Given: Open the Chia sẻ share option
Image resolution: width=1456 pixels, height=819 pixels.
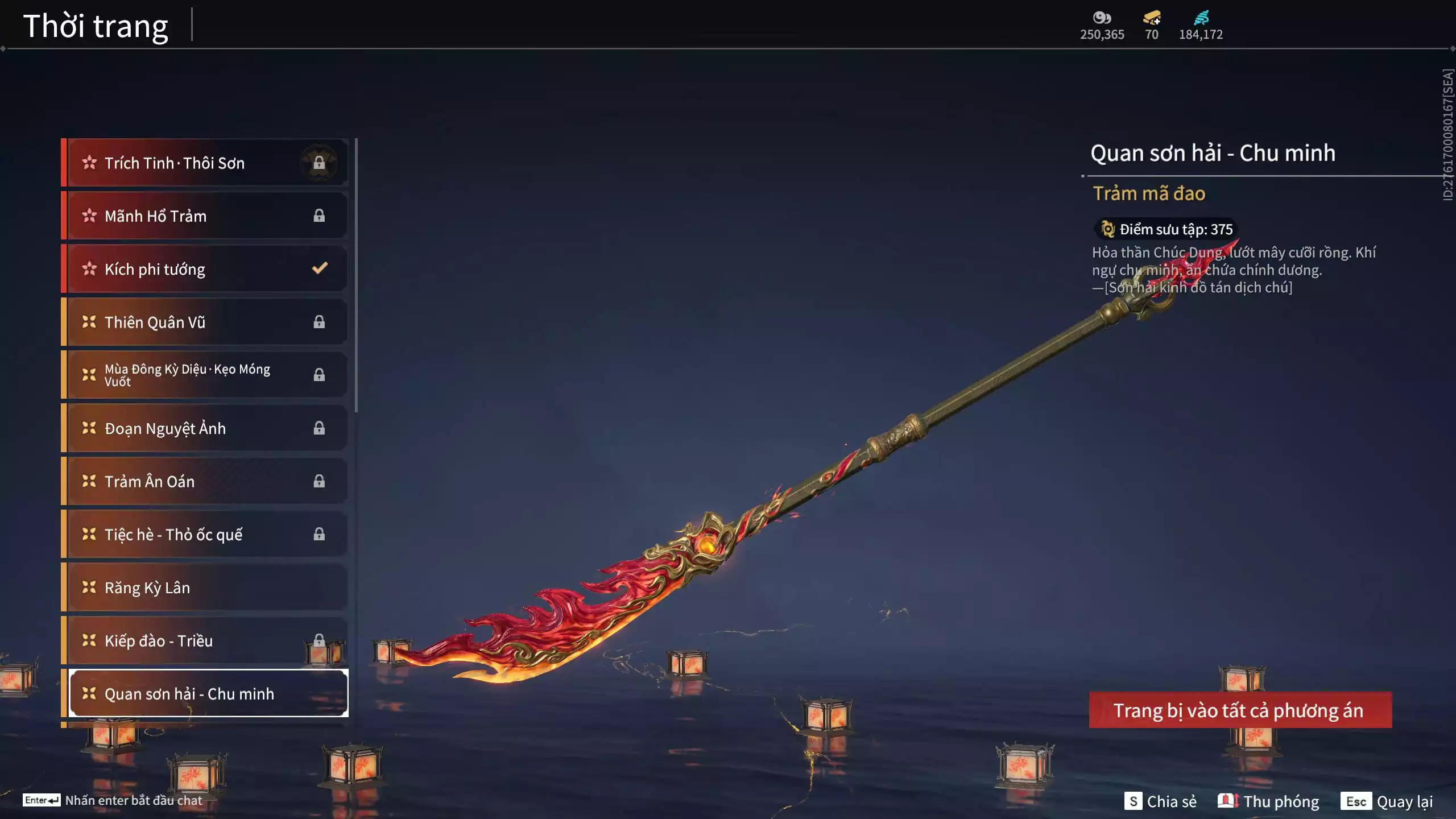Looking at the screenshot, I should (x=1160, y=801).
